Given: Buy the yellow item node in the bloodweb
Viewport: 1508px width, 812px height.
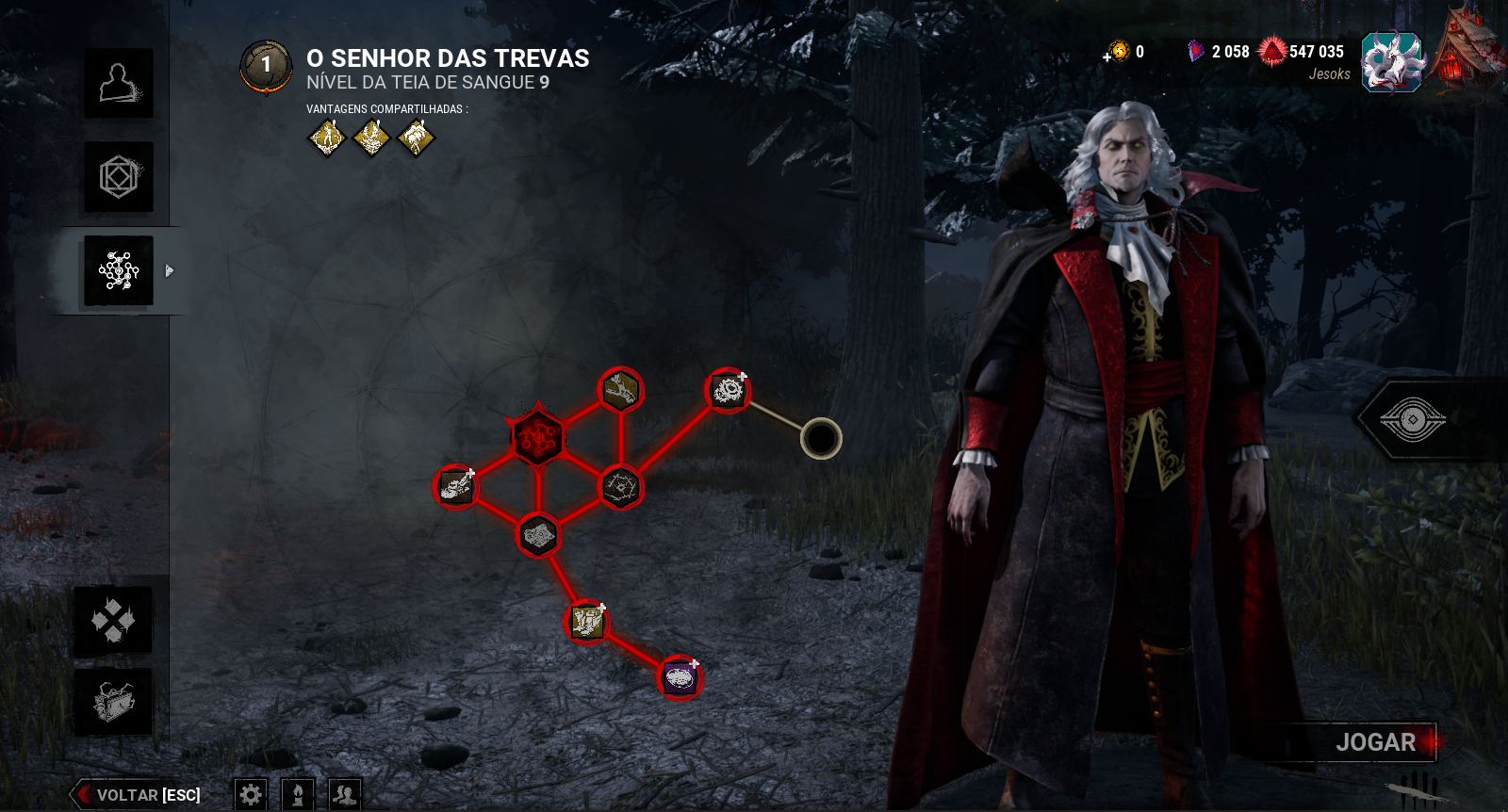Looking at the screenshot, I should (x=586, y=622).
